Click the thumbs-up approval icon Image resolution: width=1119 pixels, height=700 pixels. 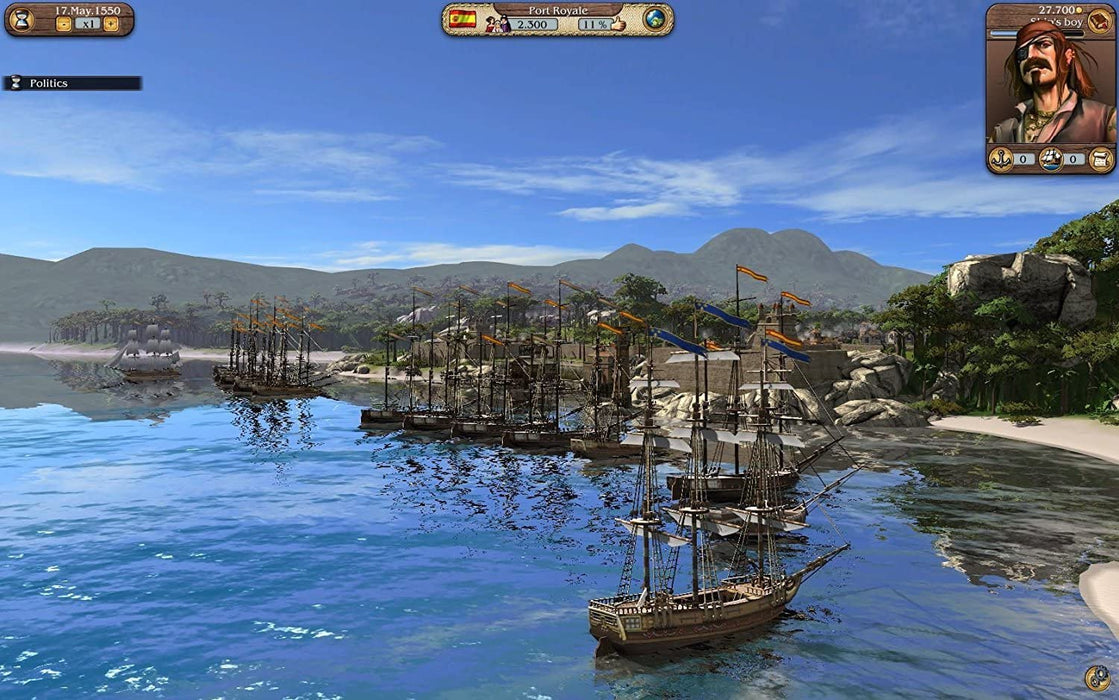(x=617, y=24)
